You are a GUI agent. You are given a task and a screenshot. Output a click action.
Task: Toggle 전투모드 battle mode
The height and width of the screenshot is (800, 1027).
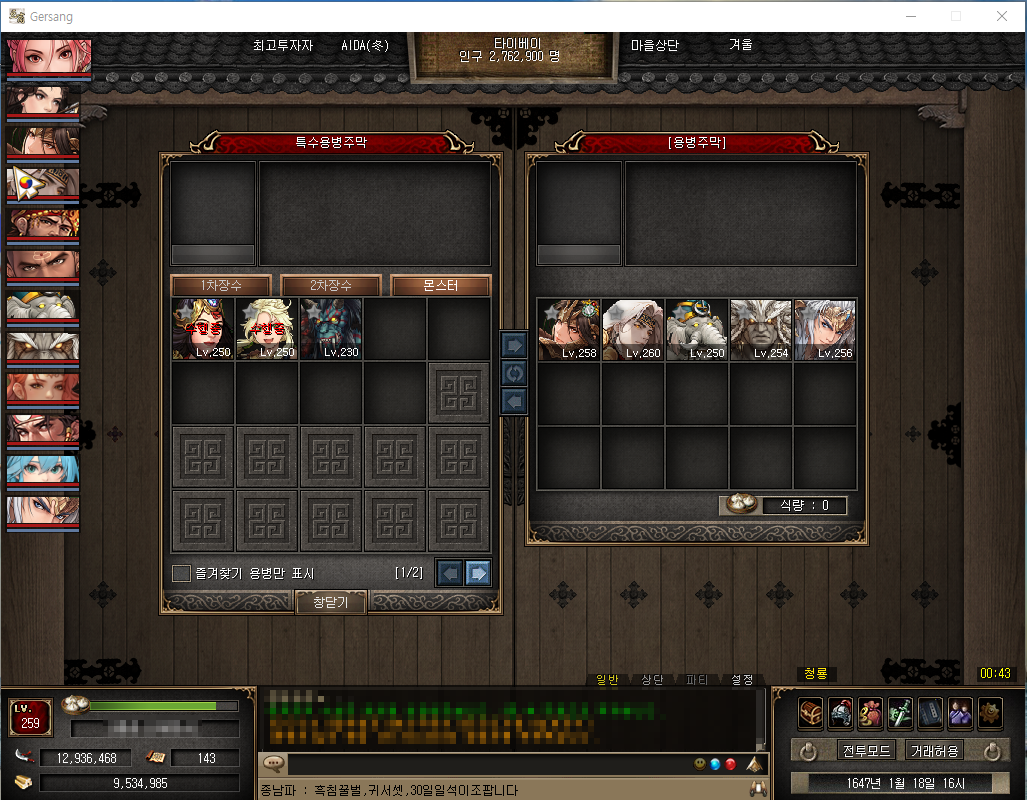[866, 750]
